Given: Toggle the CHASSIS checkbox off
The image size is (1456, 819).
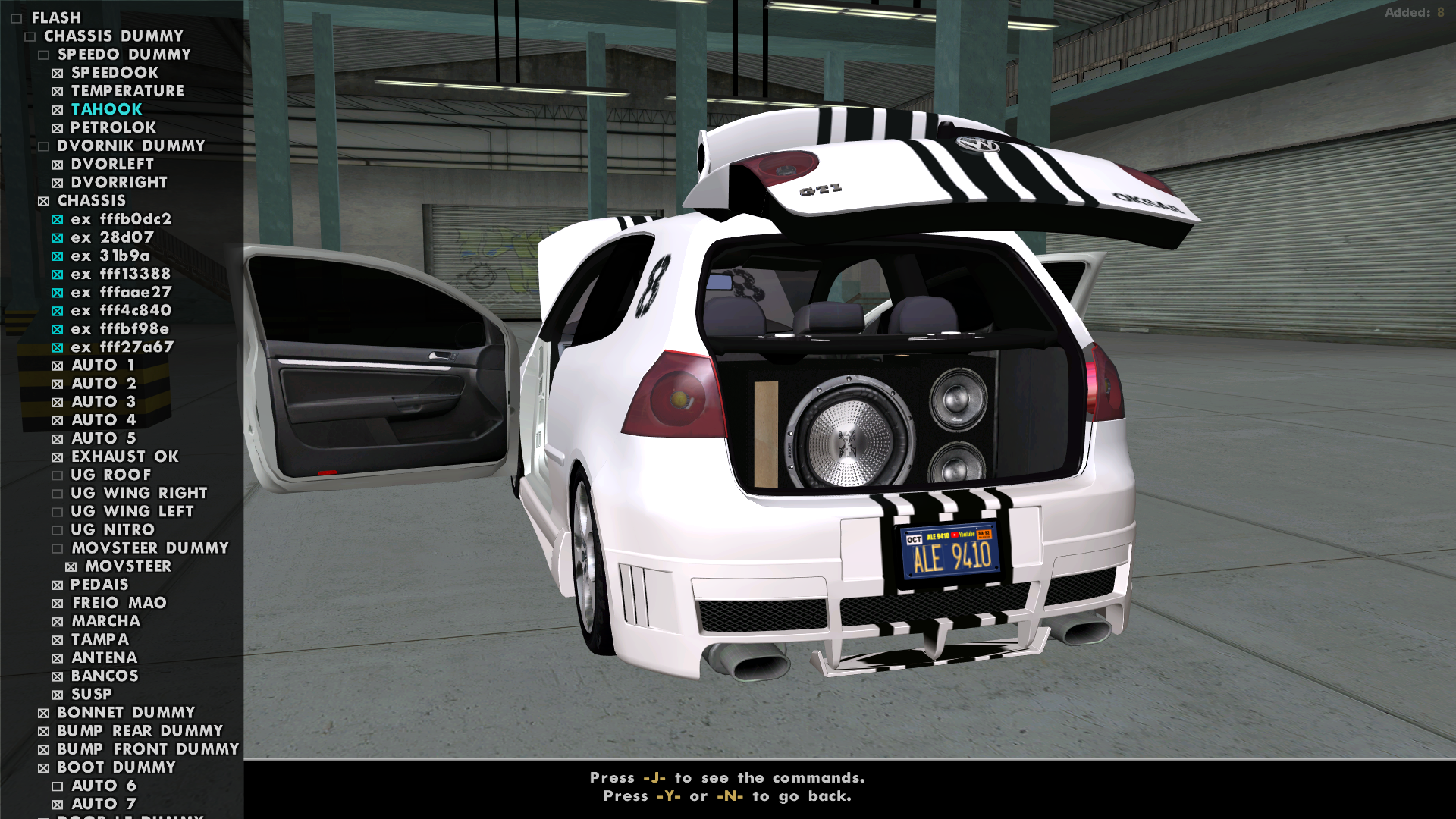Looking at the screenshot, I should click(x=44, y=200).
